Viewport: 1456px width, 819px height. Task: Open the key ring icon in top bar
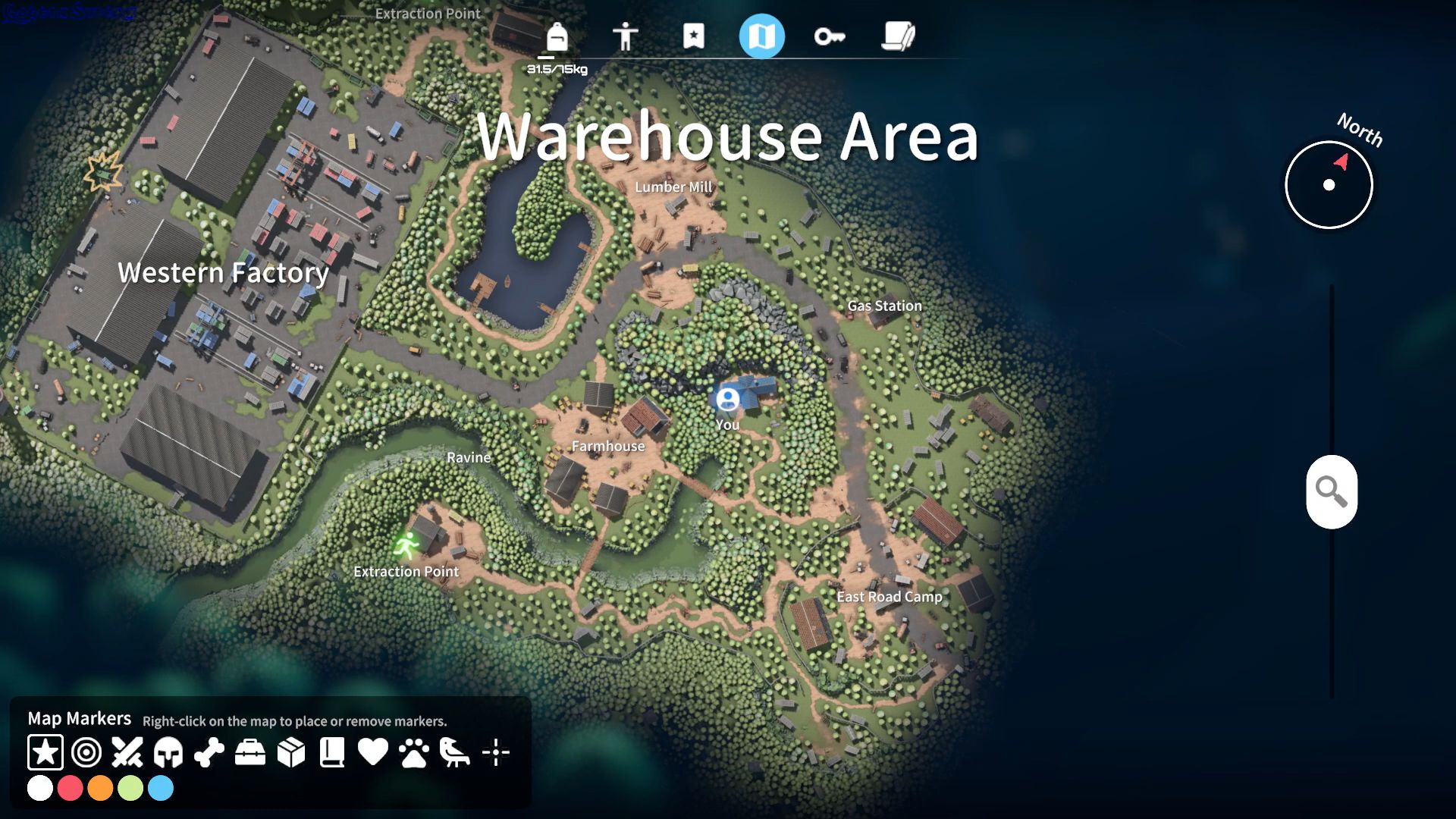pos(831,35)
